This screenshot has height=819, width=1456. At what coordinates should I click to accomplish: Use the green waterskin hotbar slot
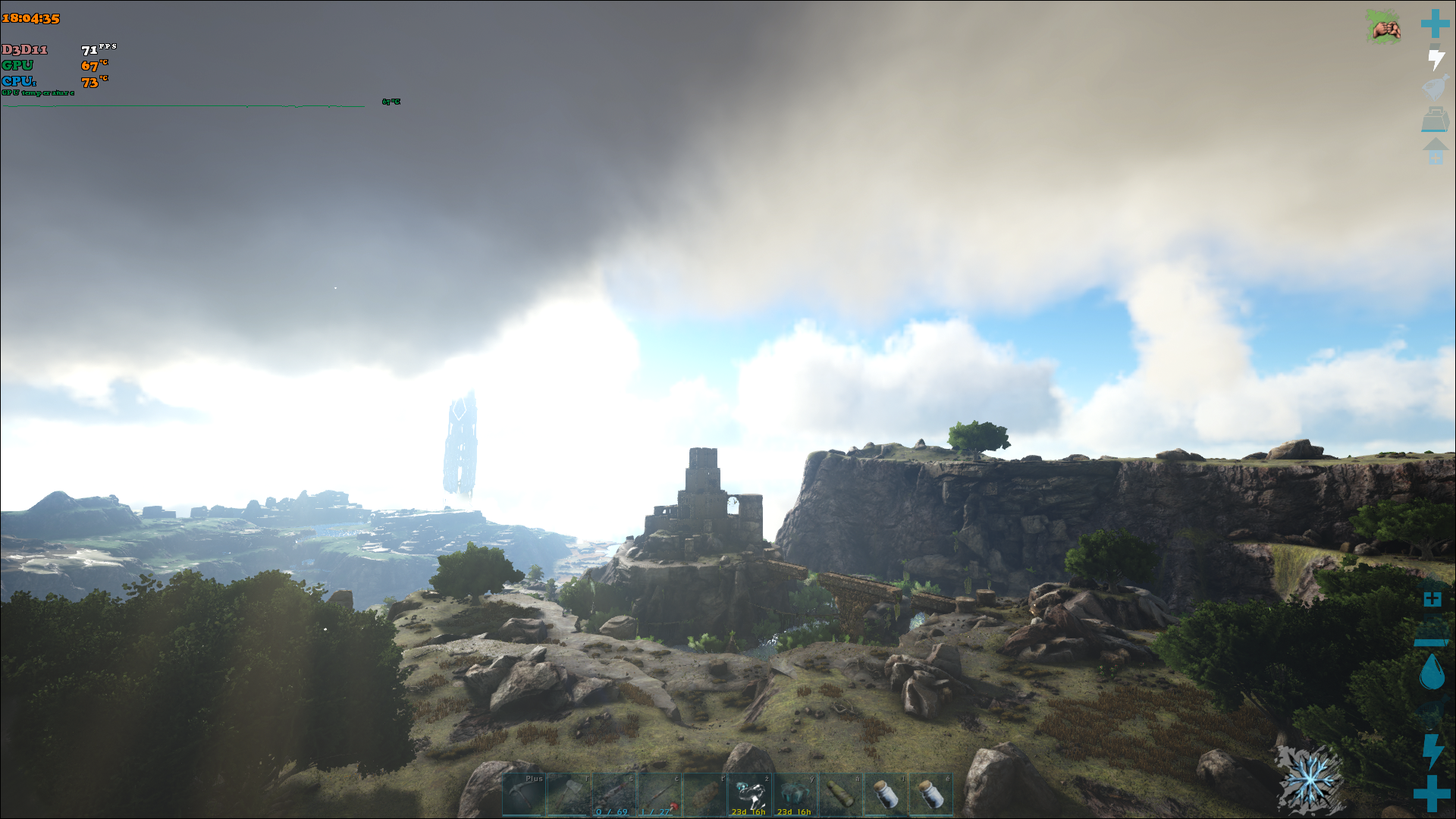pyautogui.click(x=840, y=795)
